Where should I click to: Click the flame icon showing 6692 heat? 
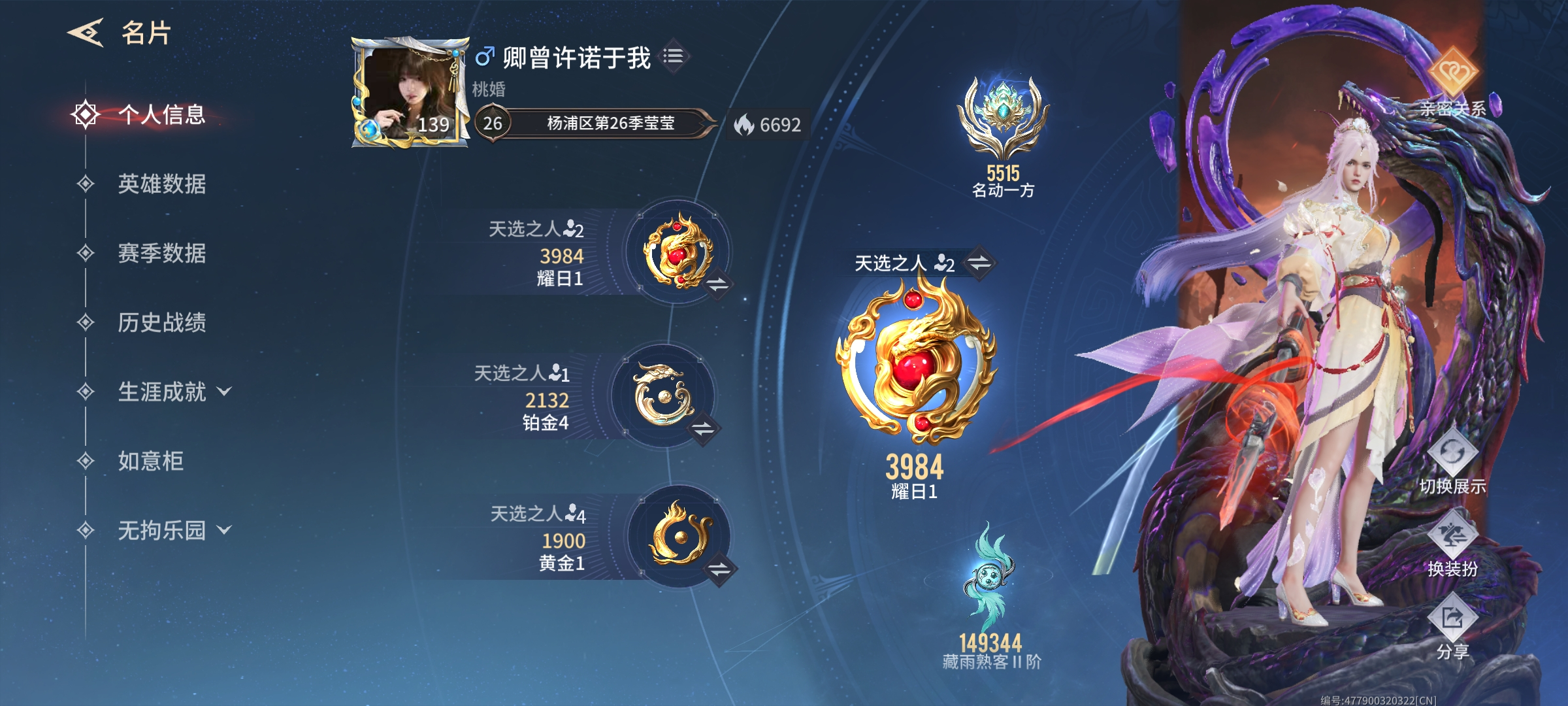click(x=745, y=124)
